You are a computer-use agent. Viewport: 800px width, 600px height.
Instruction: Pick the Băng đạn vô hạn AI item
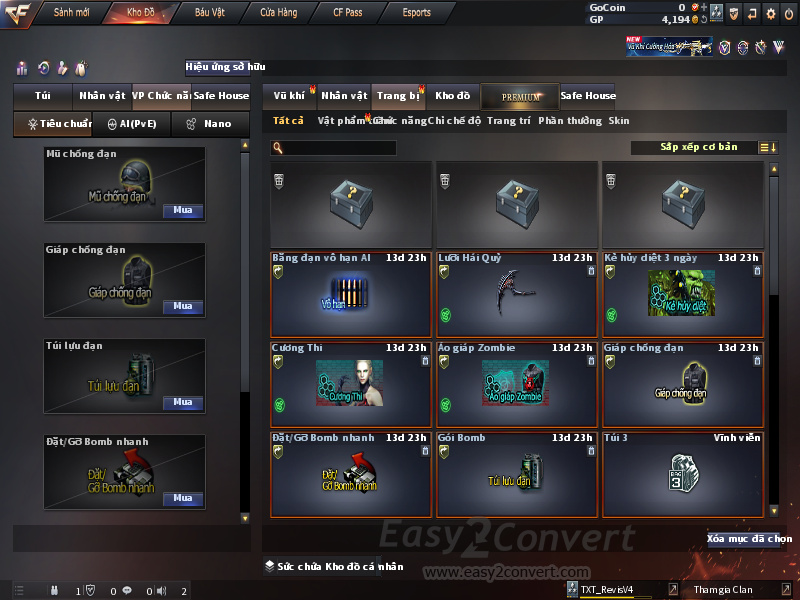tap(351, 295)
